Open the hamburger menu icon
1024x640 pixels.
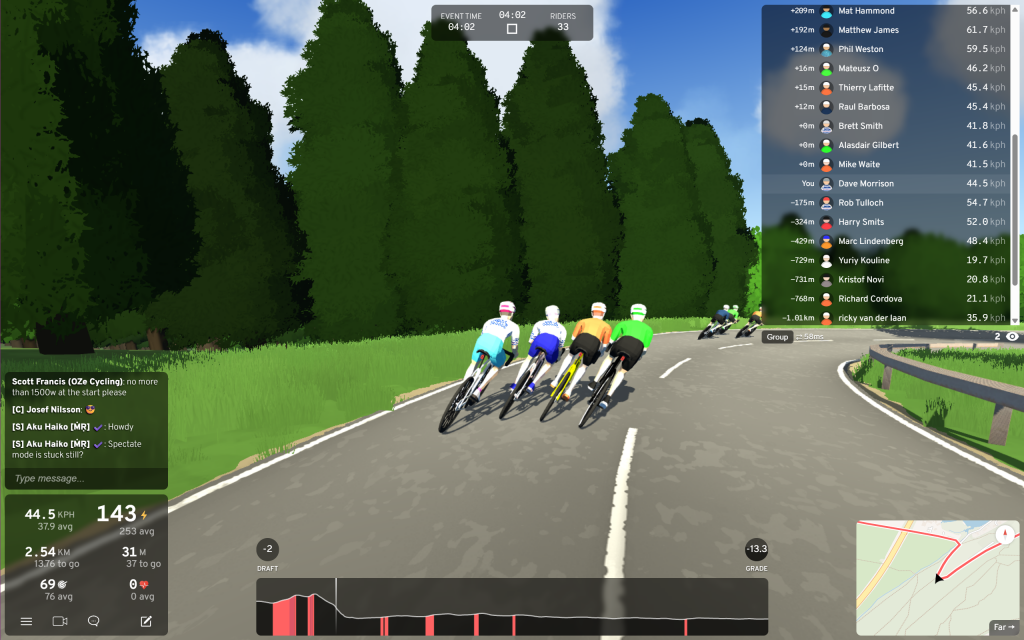26,621
